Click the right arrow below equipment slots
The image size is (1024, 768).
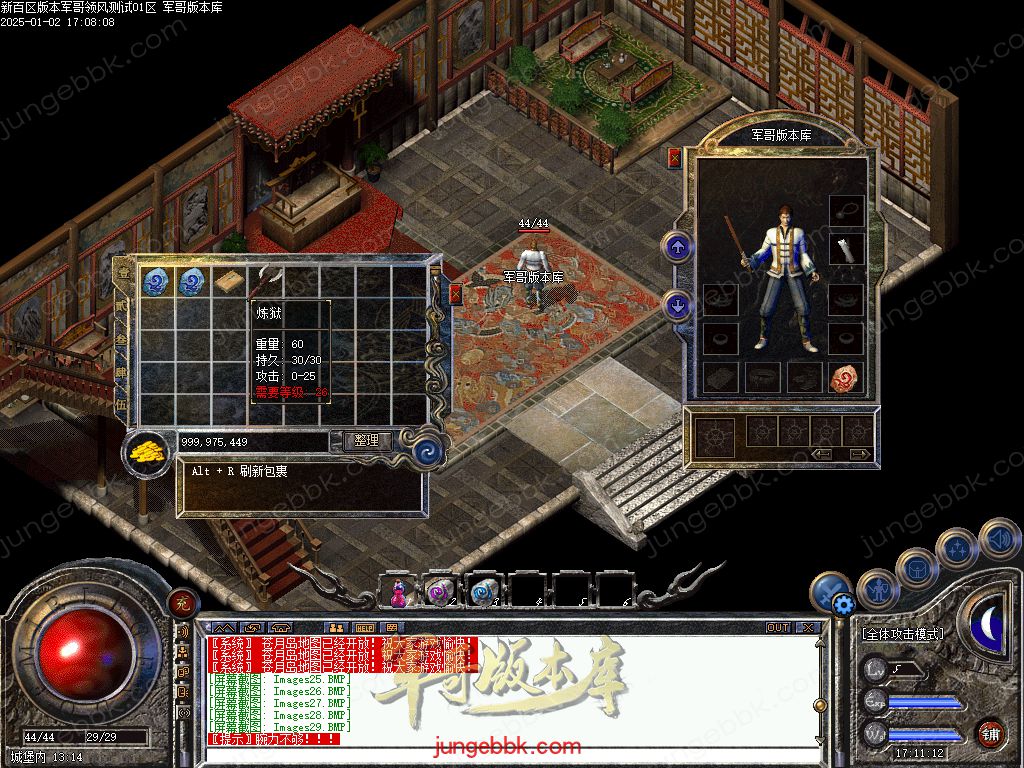point(858,454)
